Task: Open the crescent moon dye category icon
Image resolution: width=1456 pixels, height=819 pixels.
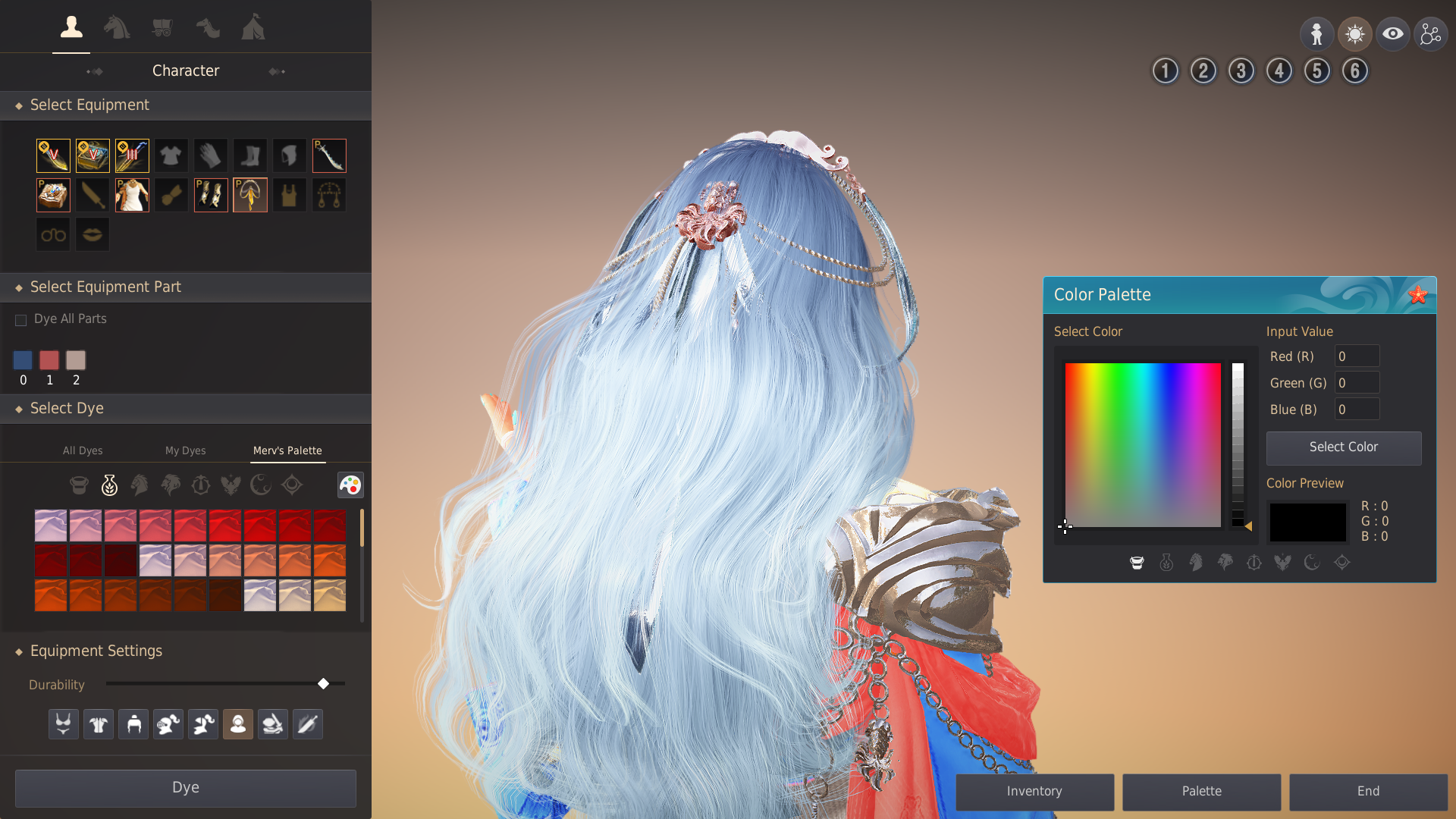Action: coord(260,485)
